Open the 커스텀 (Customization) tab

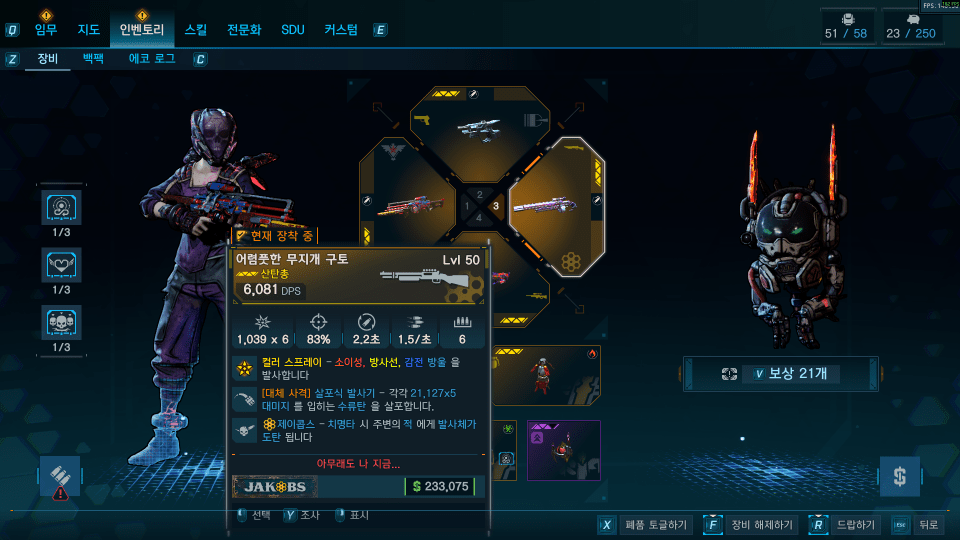click(x=340, y=30)
